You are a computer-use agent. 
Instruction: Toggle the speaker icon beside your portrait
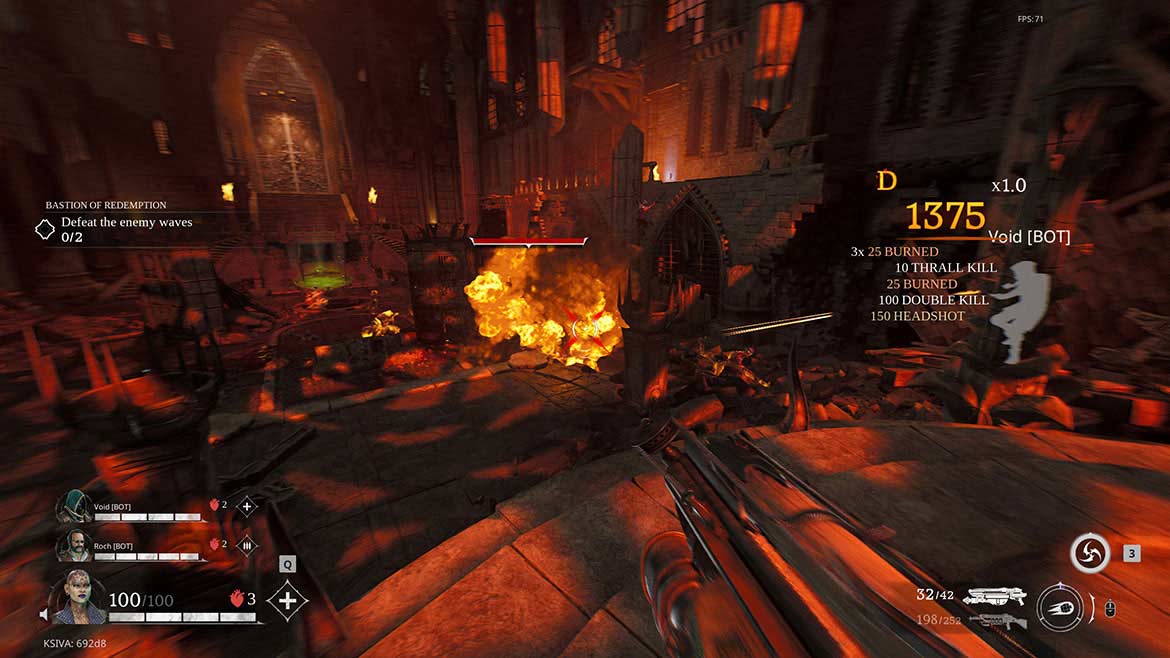click(44, 613)
